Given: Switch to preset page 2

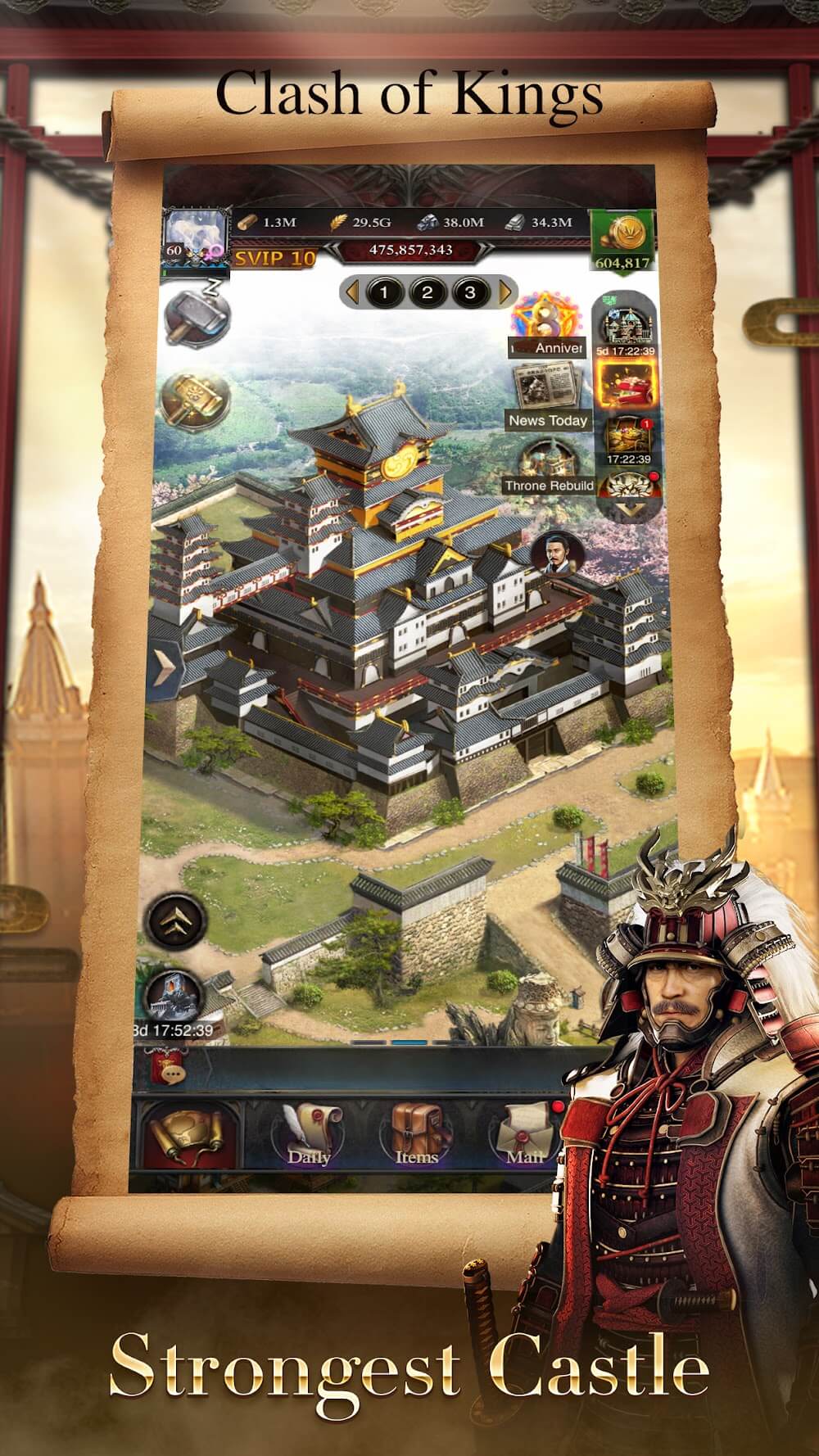Looking at the screenshot, I should pyautogui.click(x=428, y=292).
